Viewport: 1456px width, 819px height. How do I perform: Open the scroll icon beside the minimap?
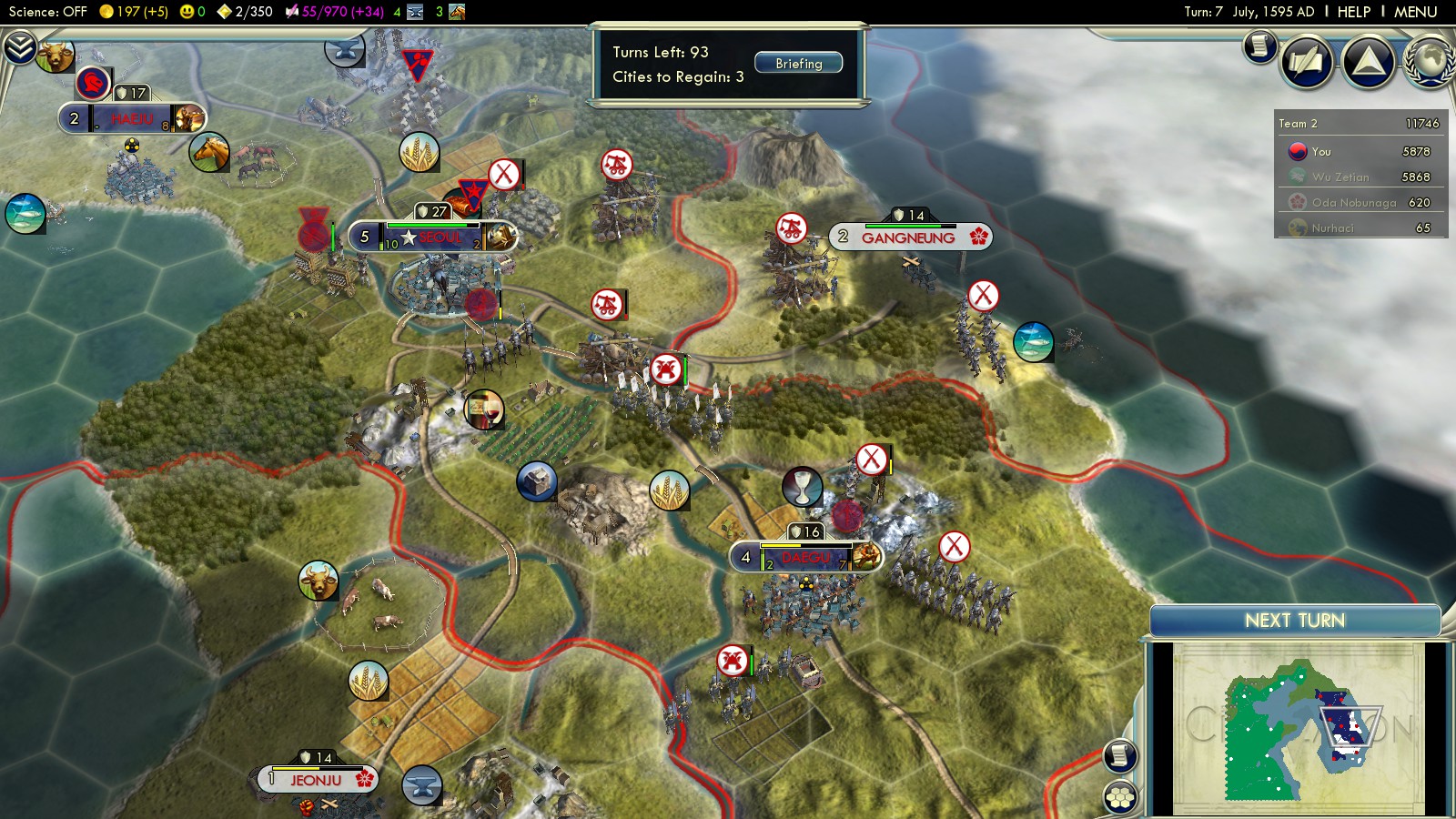point(1120,755)
